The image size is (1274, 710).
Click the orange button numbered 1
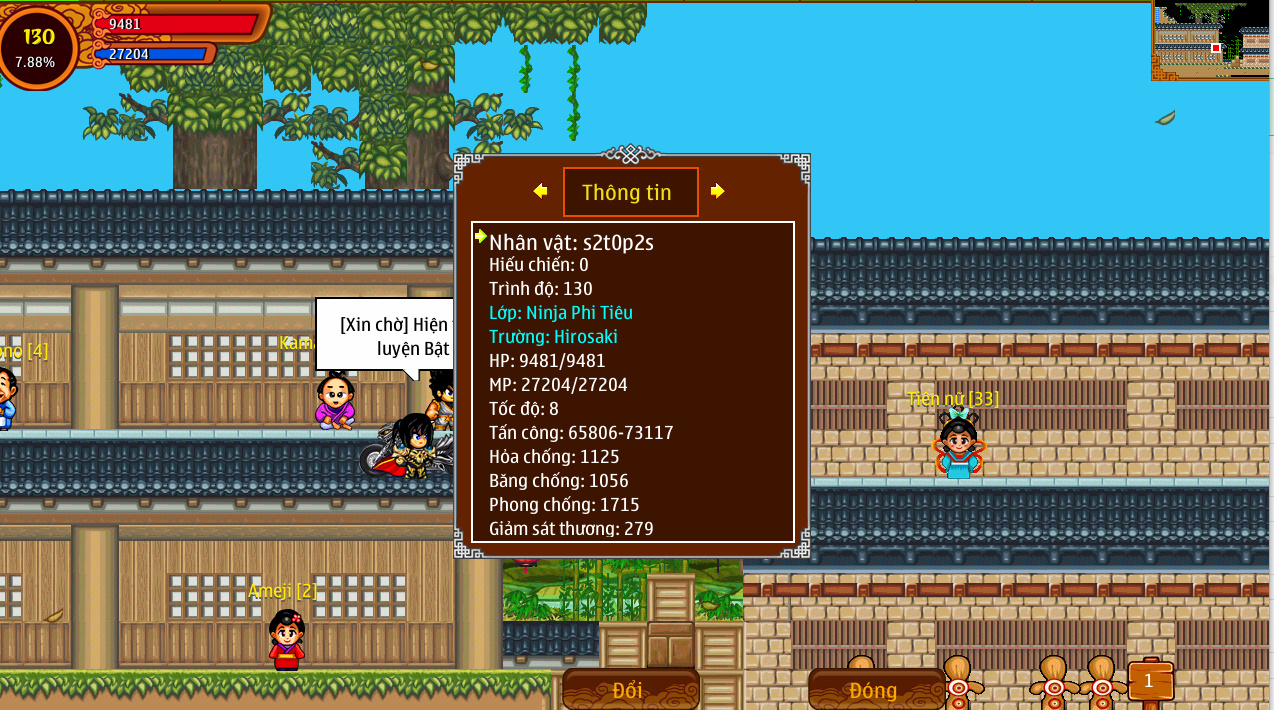[x=1149, y=681]
